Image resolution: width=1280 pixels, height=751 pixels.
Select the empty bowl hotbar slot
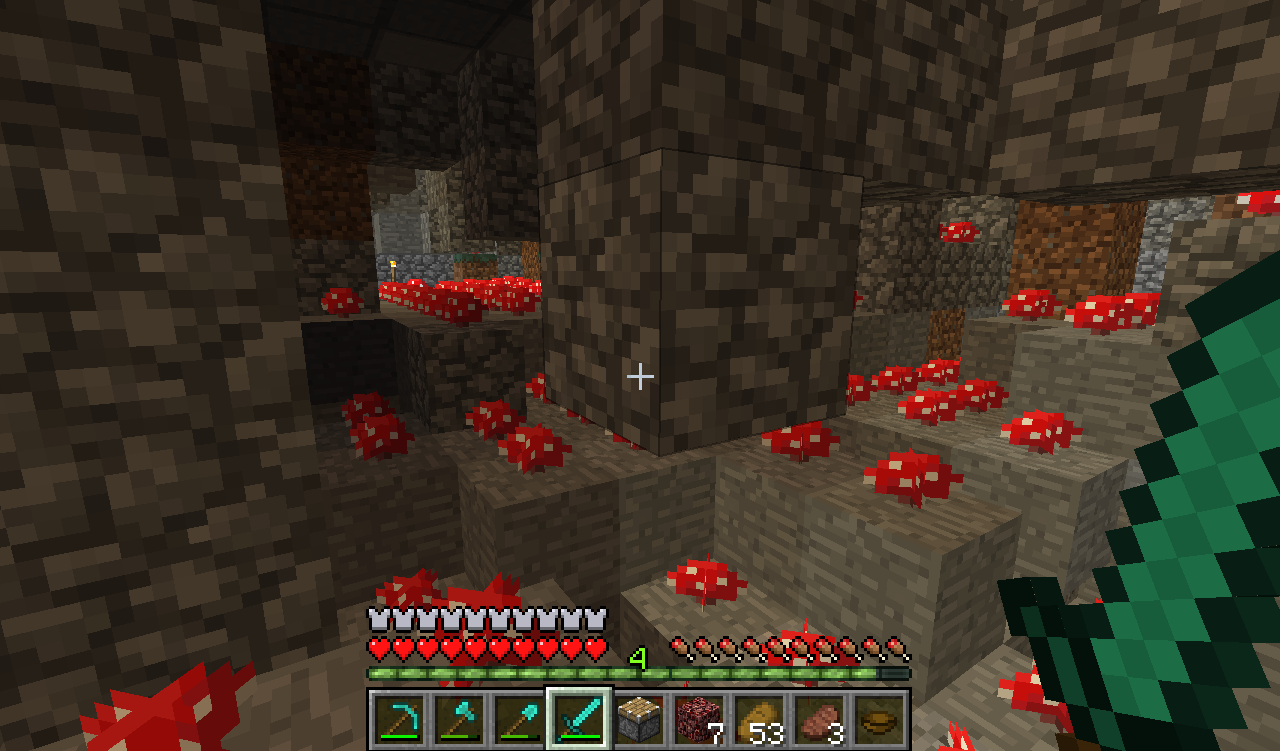pos(879,718)
